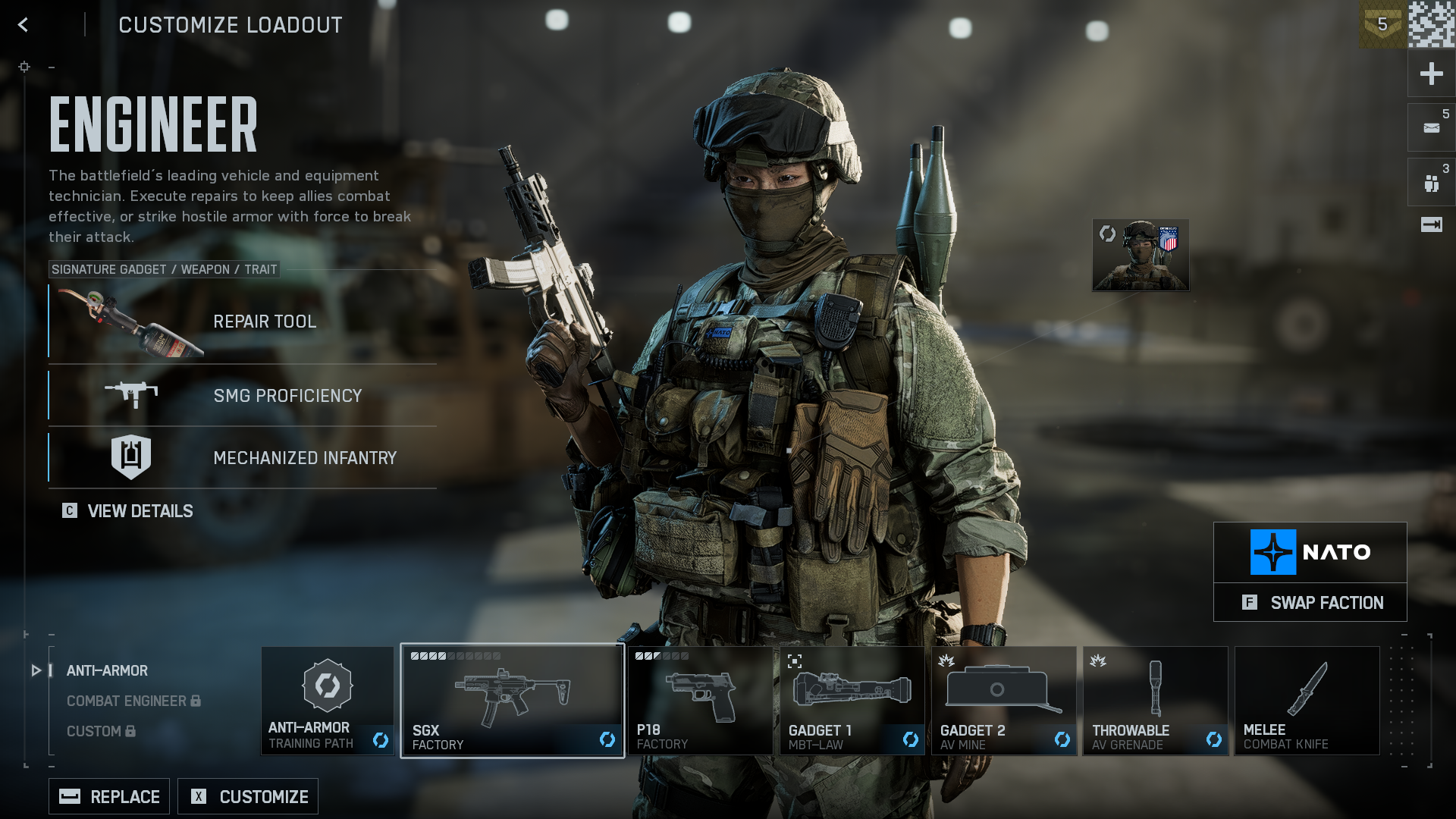Select the Mechanized Infantry trait
The image size is (1456, 819).
(x=243, y=457)
